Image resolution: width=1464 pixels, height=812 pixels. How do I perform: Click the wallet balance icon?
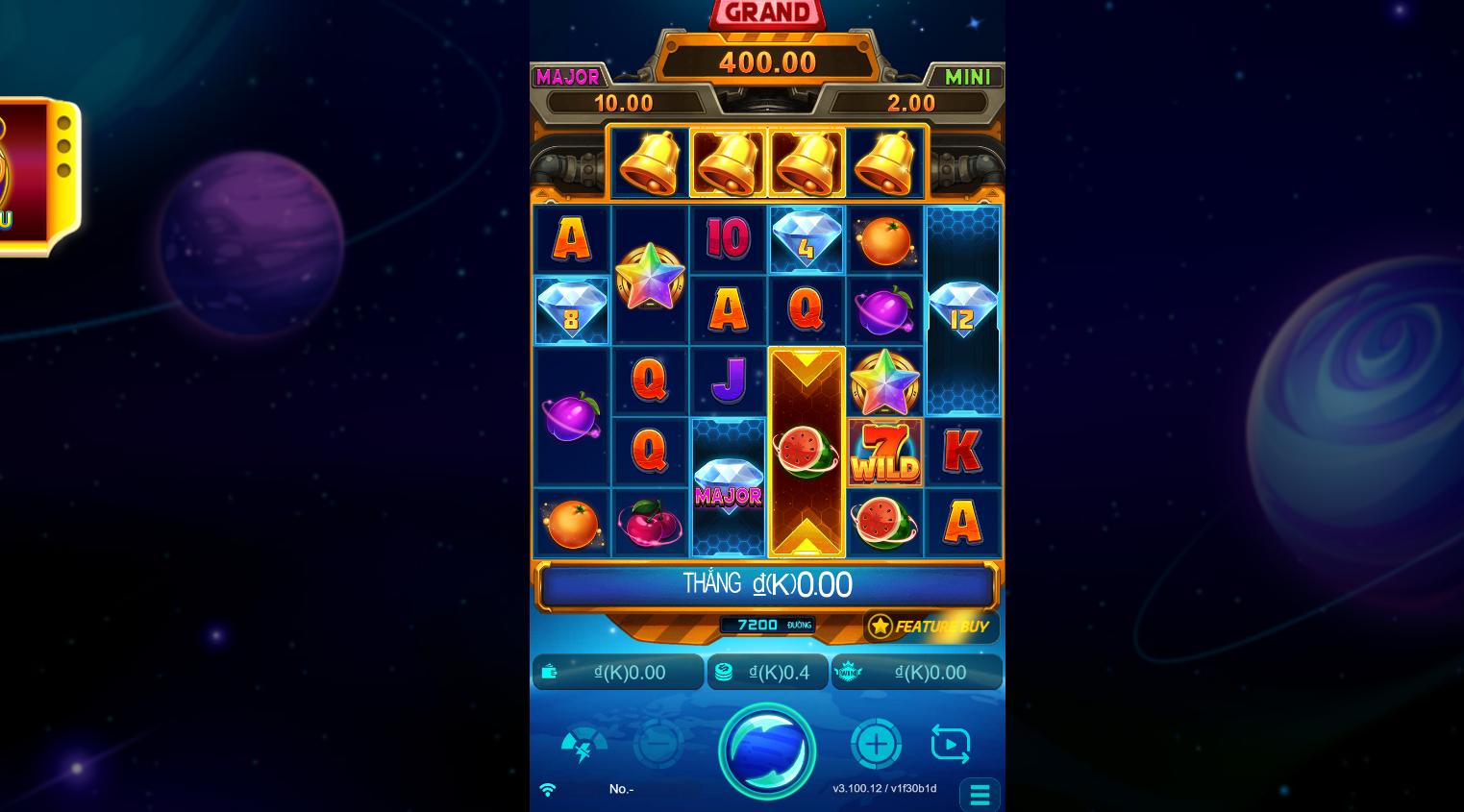point(550,672)
